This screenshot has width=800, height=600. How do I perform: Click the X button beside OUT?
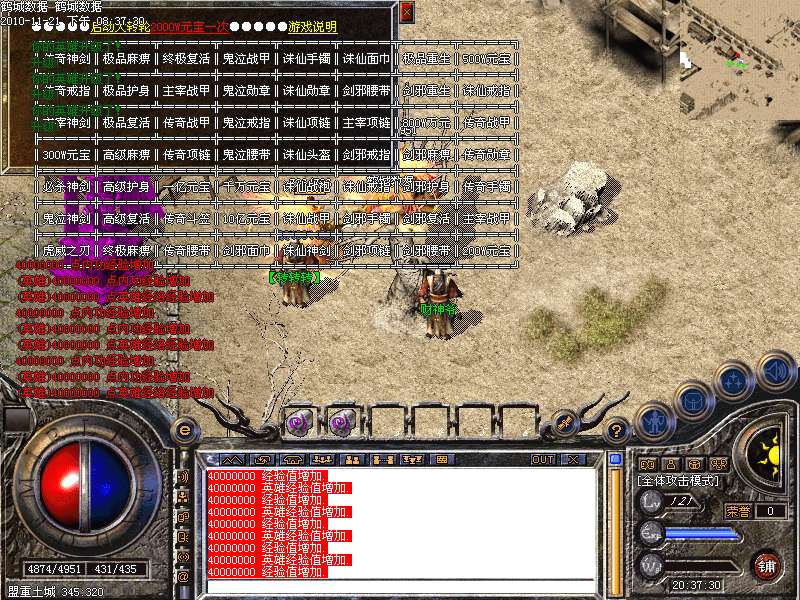tap(573, 460)
